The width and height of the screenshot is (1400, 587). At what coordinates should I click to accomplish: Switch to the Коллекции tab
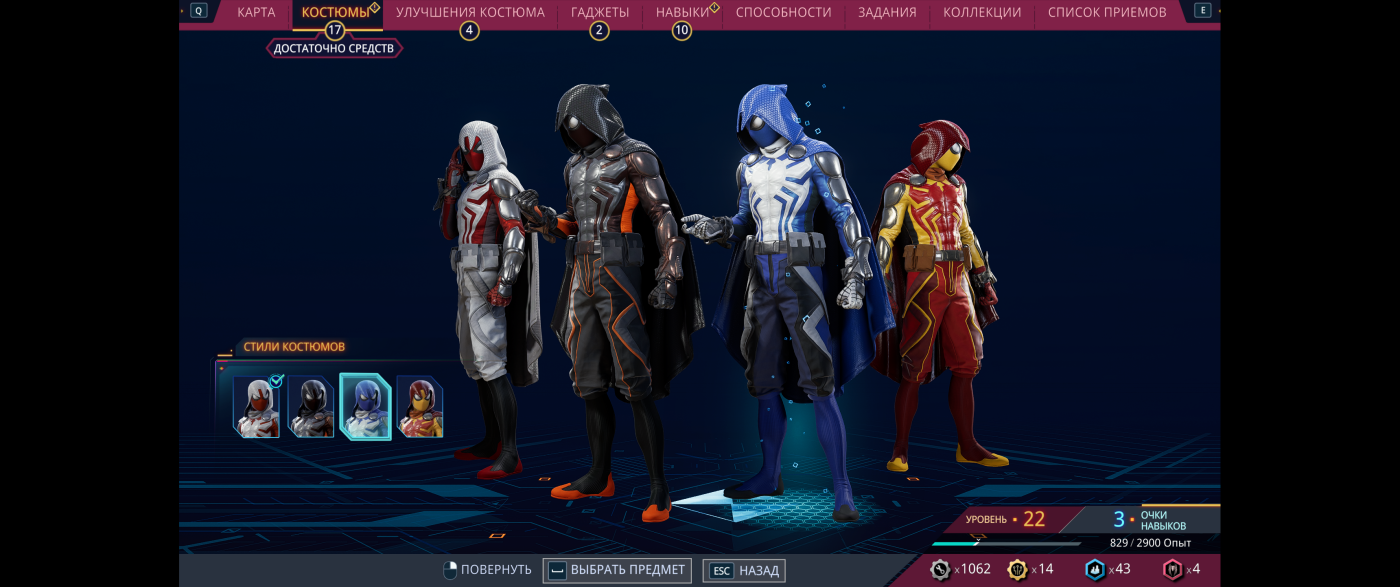[982, 13]
